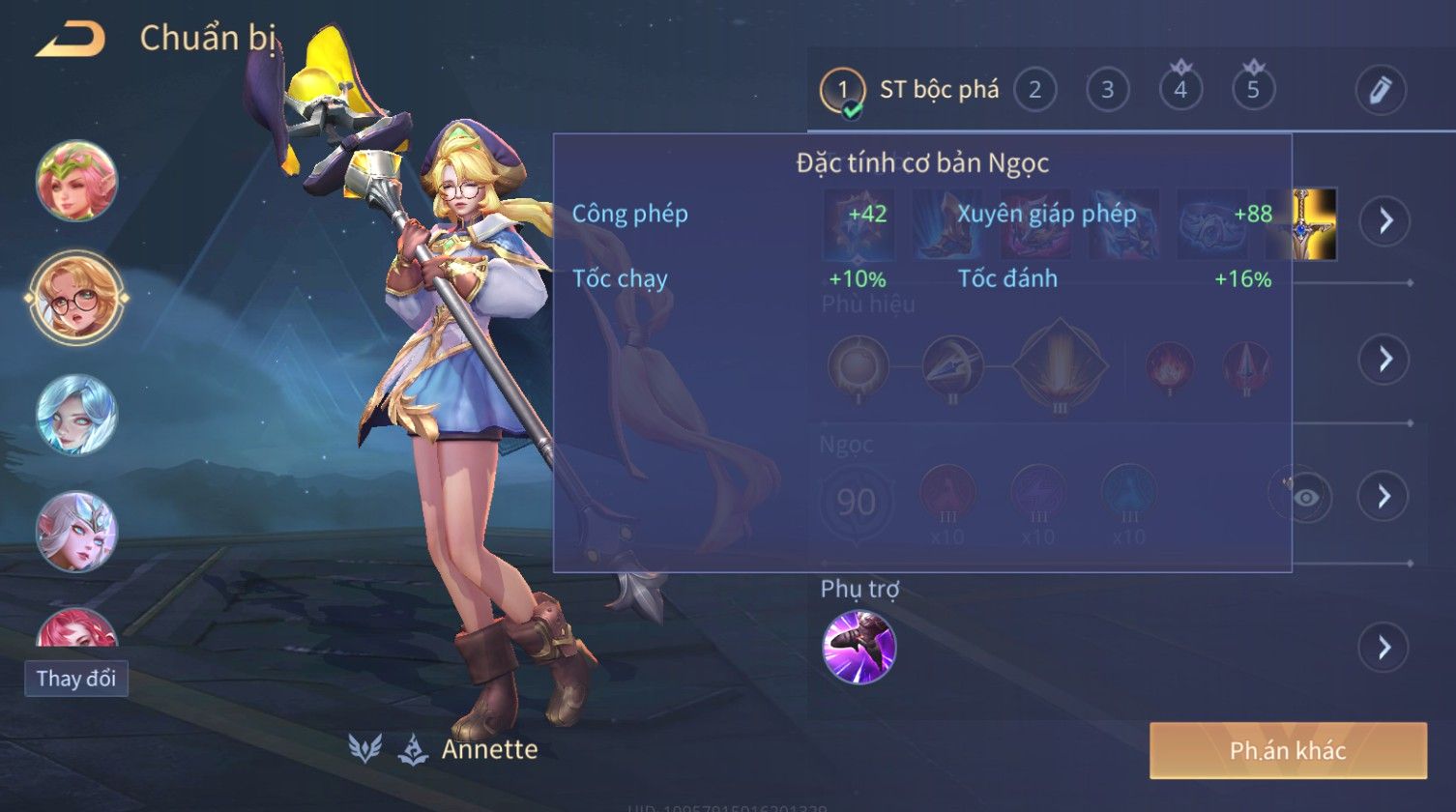Select the golden sword equipment icon
This screenshot has width=1456, height=812.
coord(1315,223)
